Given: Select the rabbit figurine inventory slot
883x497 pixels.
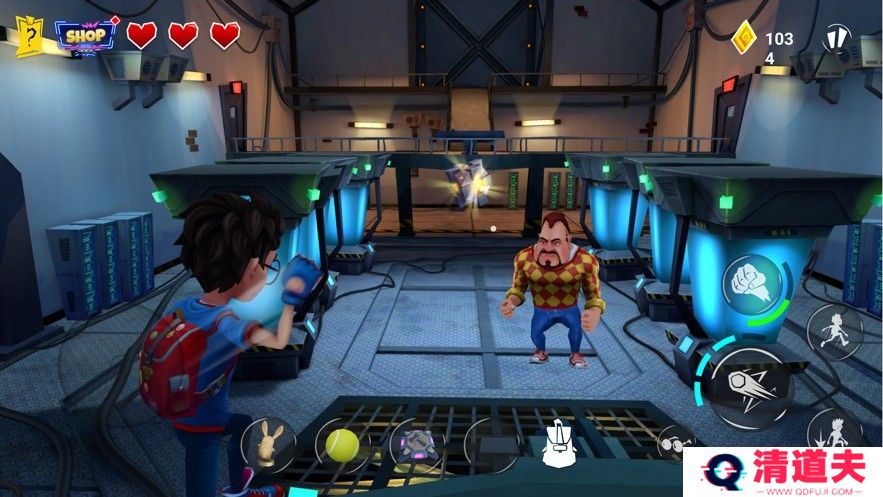Looking at the screenshot, I should [x=267, y=441].
